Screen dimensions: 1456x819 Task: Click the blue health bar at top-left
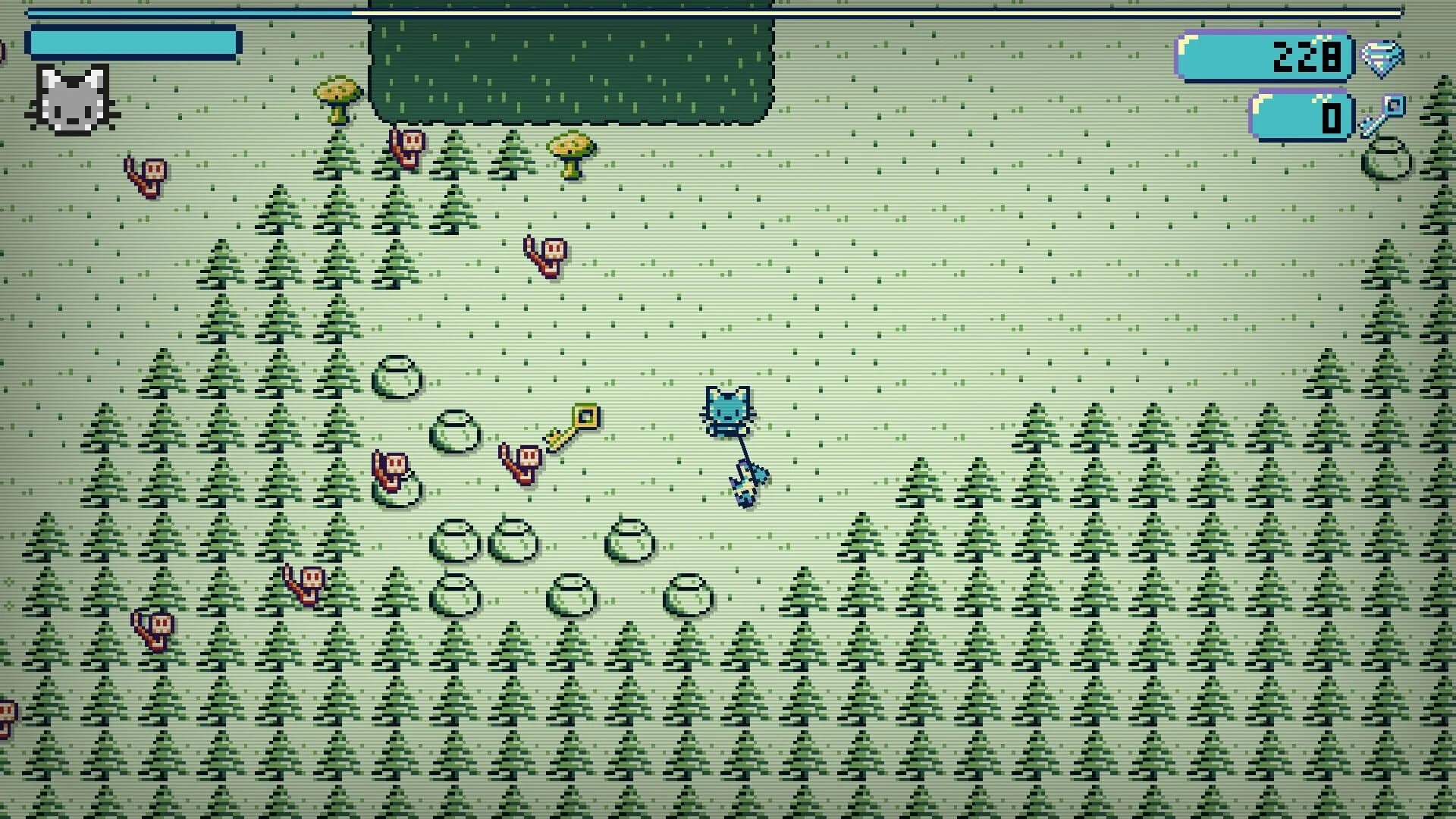(133, 42)
